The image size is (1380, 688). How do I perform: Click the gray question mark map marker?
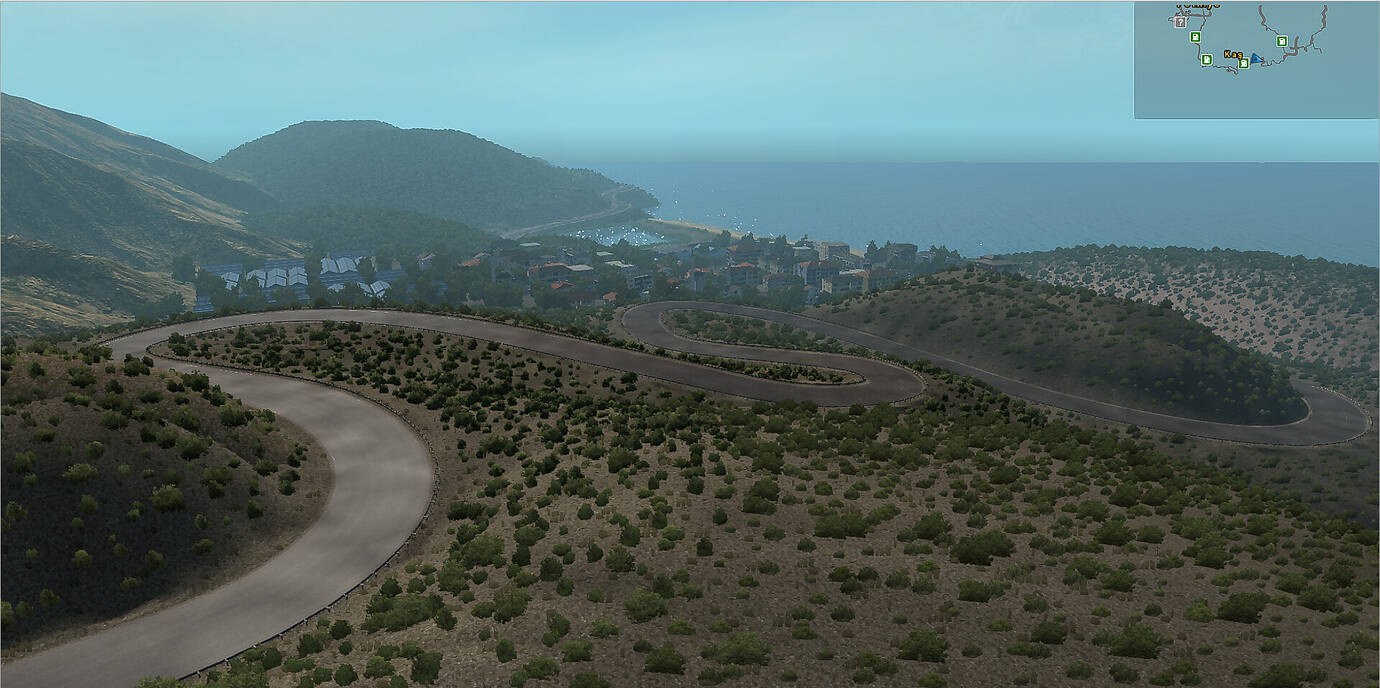(x=1181, y=21)
